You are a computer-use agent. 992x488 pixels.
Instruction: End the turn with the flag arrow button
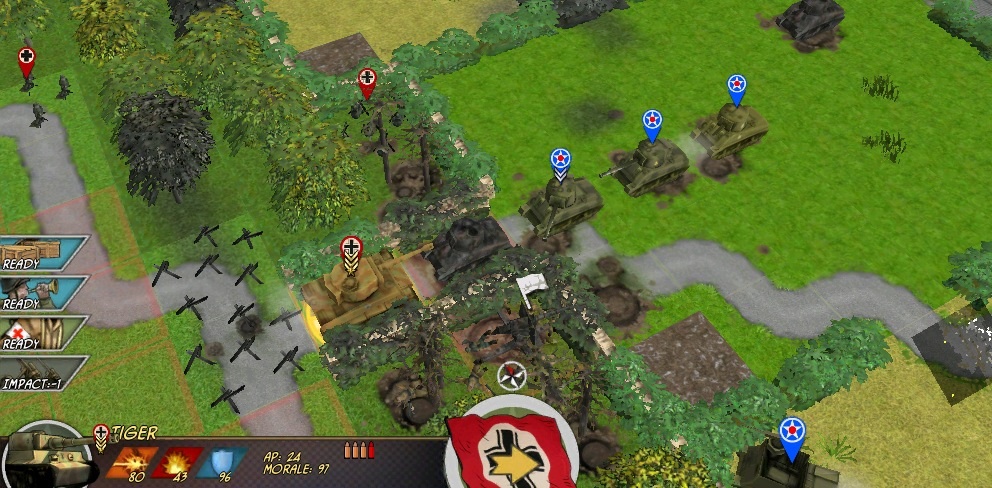pyautogui.click(x=509, y=455)
